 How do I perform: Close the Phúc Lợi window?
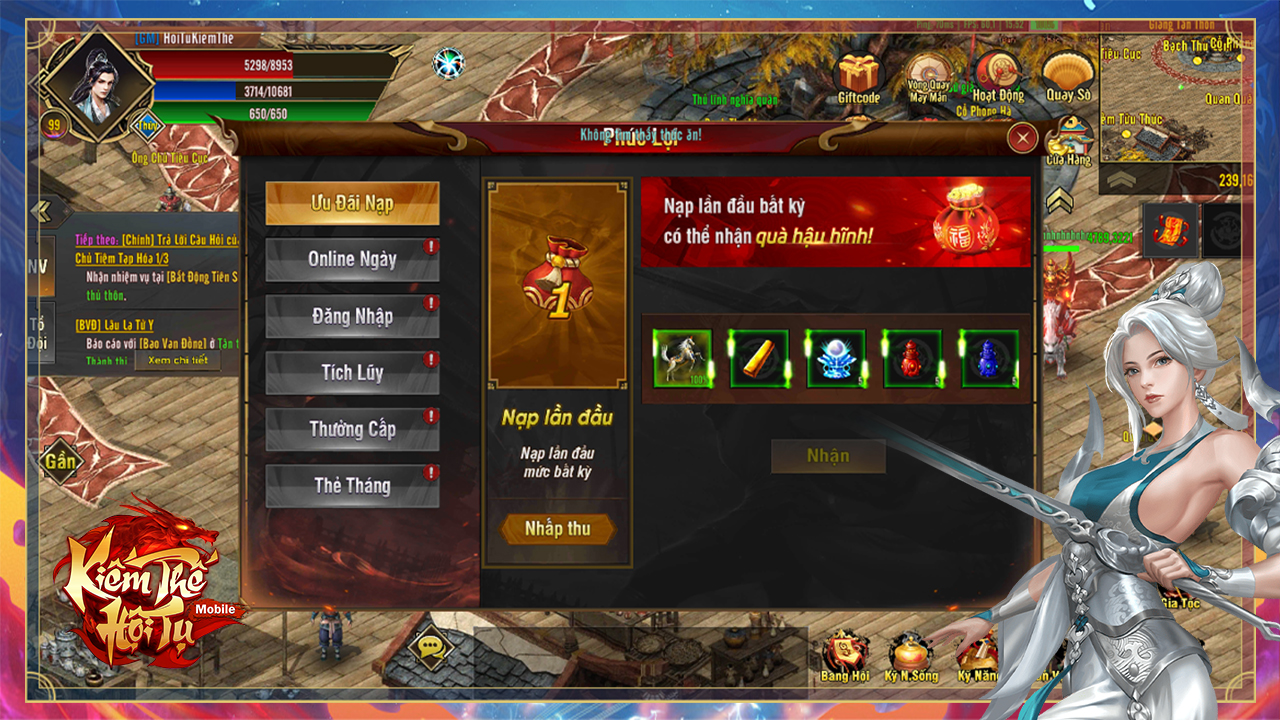tap(1021, 138)
